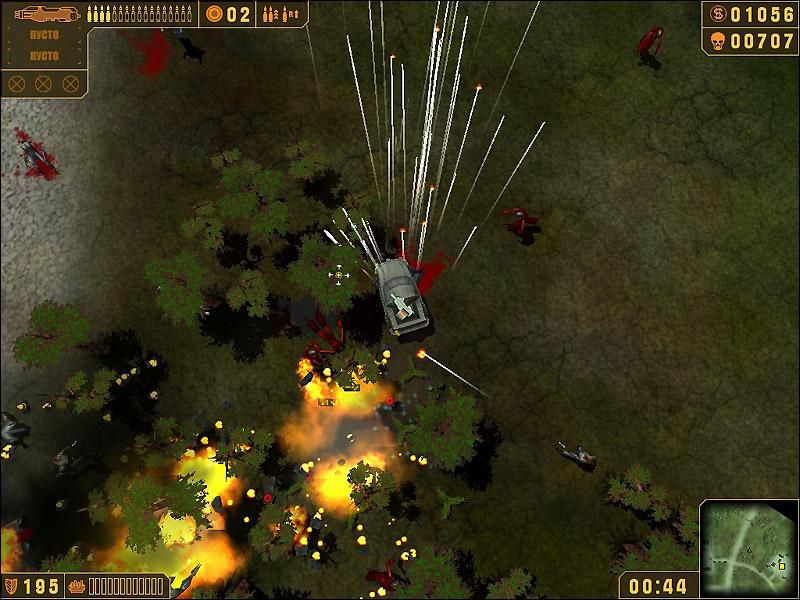800x600 pixels.
Task: Click the triple-bullet ammo upgrade icon
Action: pyautogui.click(x=269, y=14)
